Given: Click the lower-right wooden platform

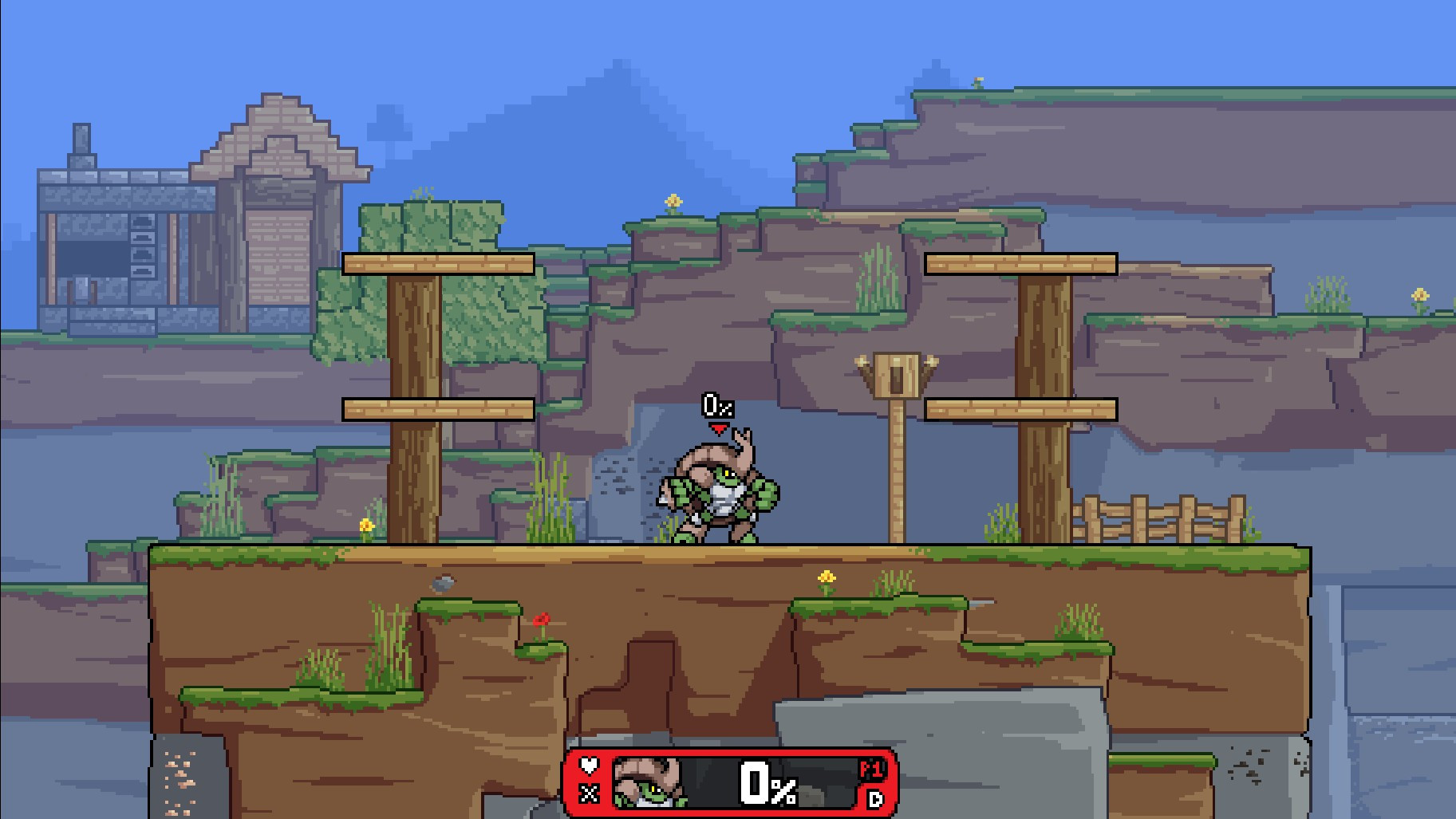Looking at the screenshot, I should pos(1020,409).
